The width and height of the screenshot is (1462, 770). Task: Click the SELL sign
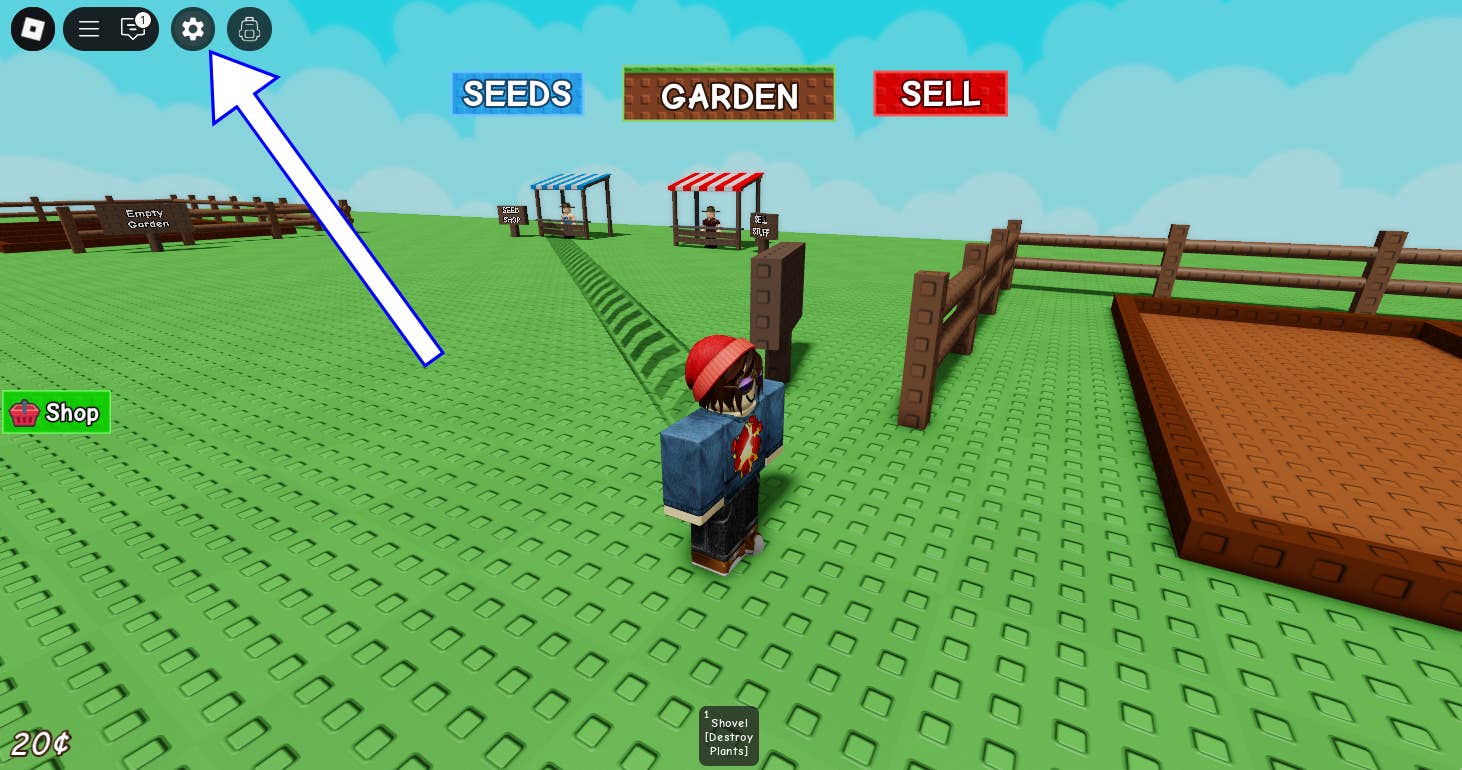point(939,93)
